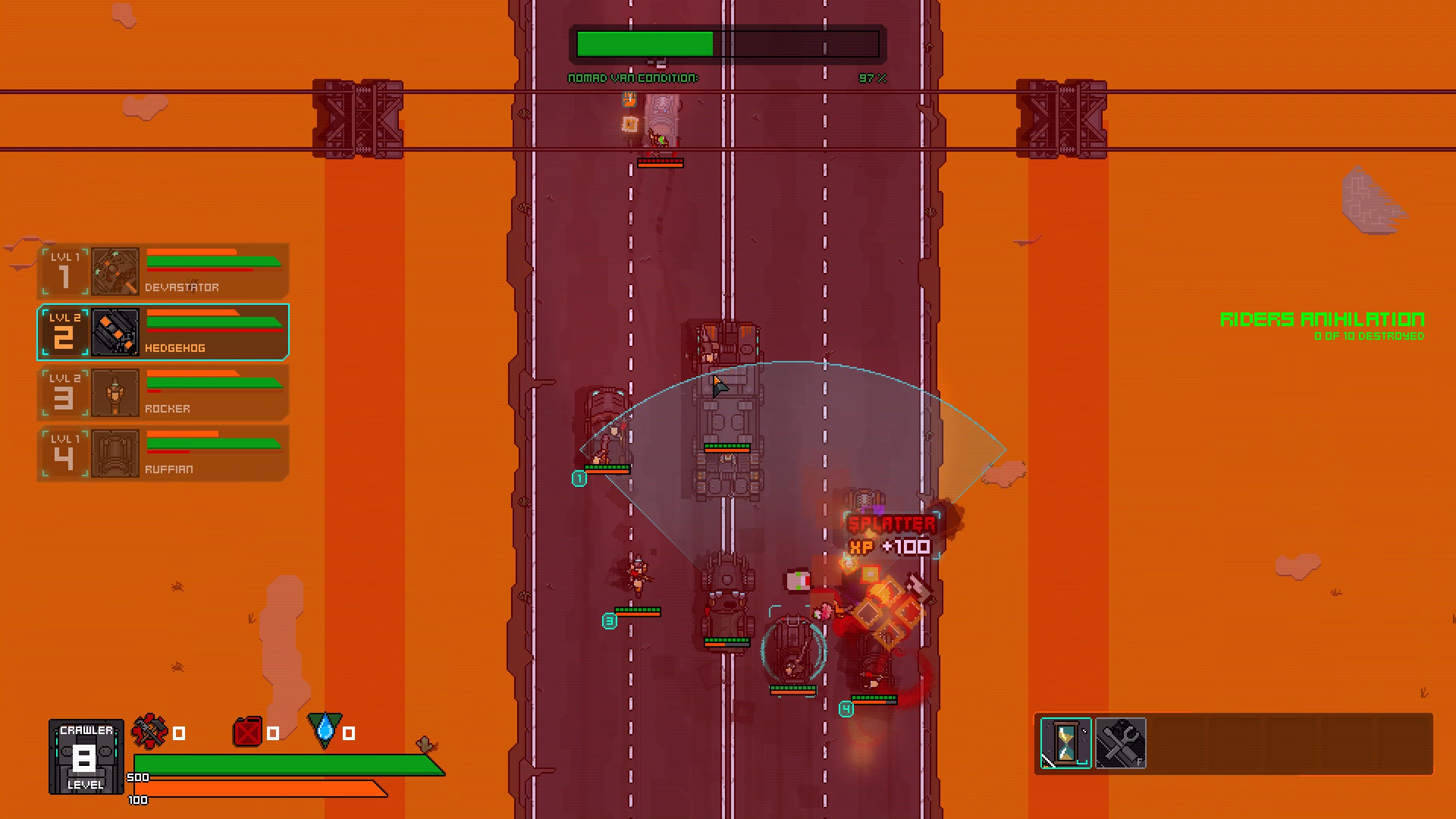Select the Ruffian unit panel
Screen dimensions: 1456x819
(x=163, y=453)
